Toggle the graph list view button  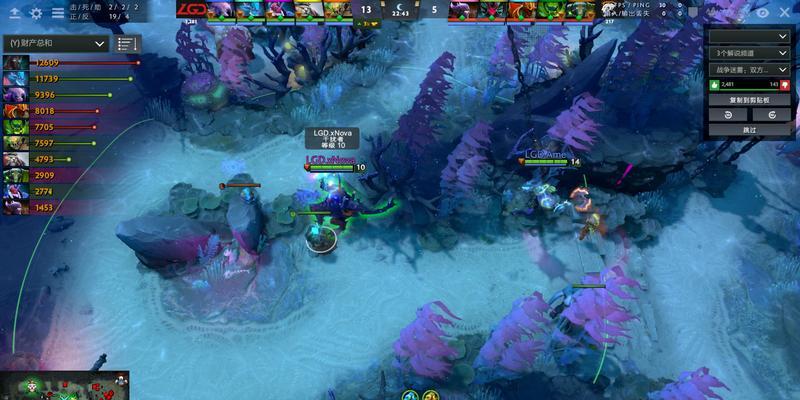coord(126,44)
